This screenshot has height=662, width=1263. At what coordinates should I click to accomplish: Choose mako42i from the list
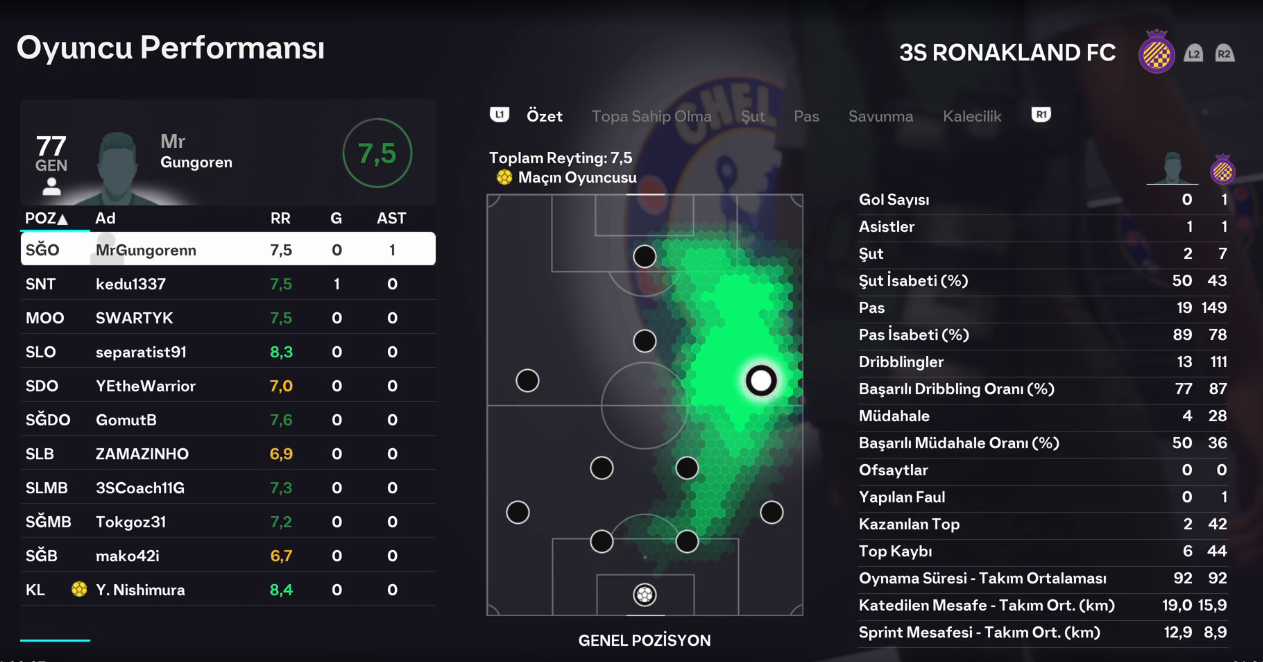(228, 556)
